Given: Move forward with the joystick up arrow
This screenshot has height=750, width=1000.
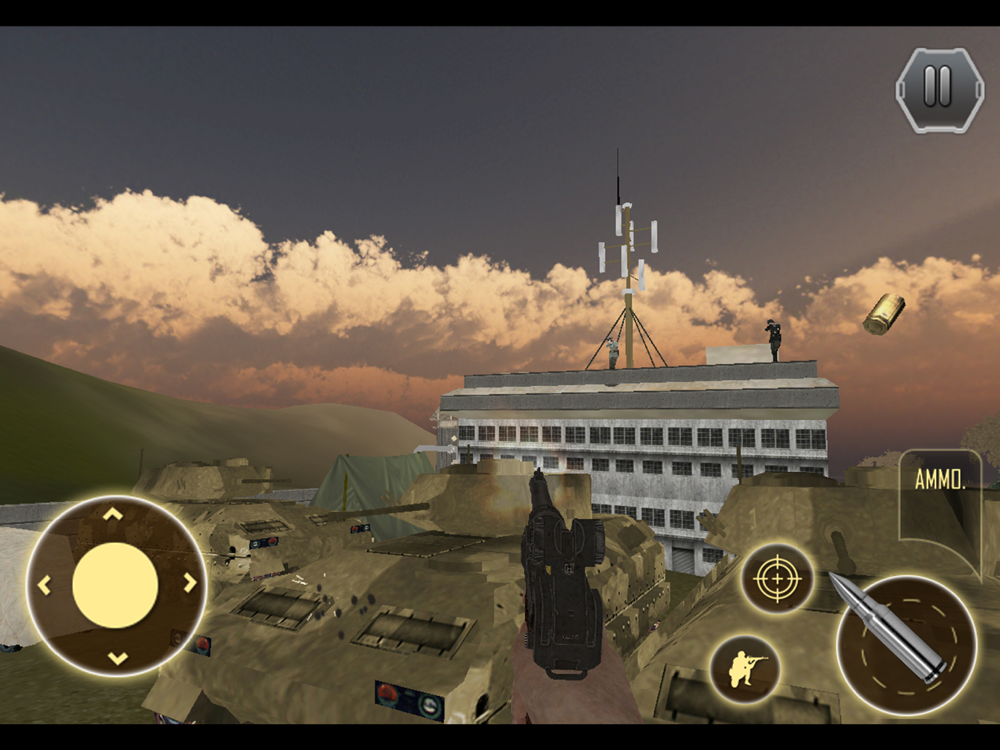Looking at the screenshot, I should (114, 515).
